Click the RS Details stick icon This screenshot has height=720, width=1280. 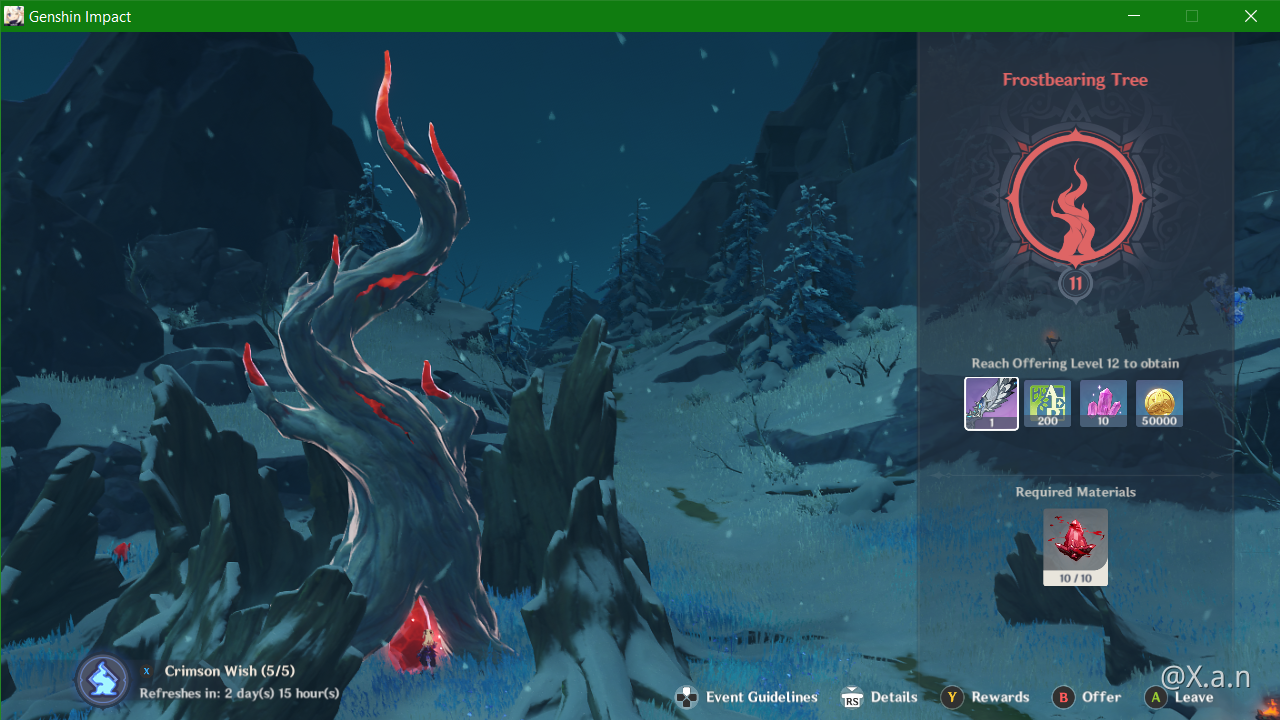(852, 696)
